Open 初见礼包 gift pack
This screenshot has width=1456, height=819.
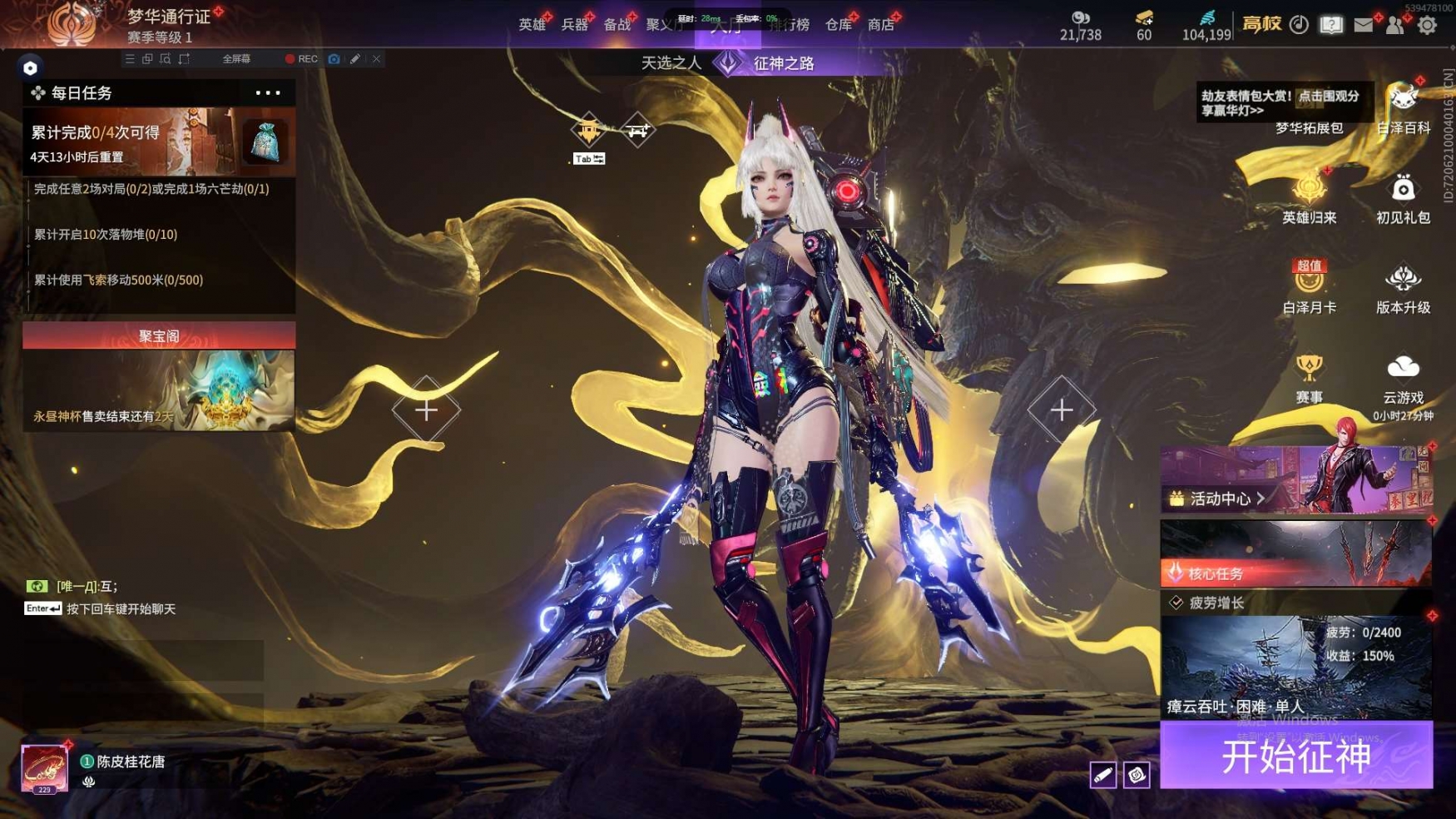click(x=1403, y=198)
